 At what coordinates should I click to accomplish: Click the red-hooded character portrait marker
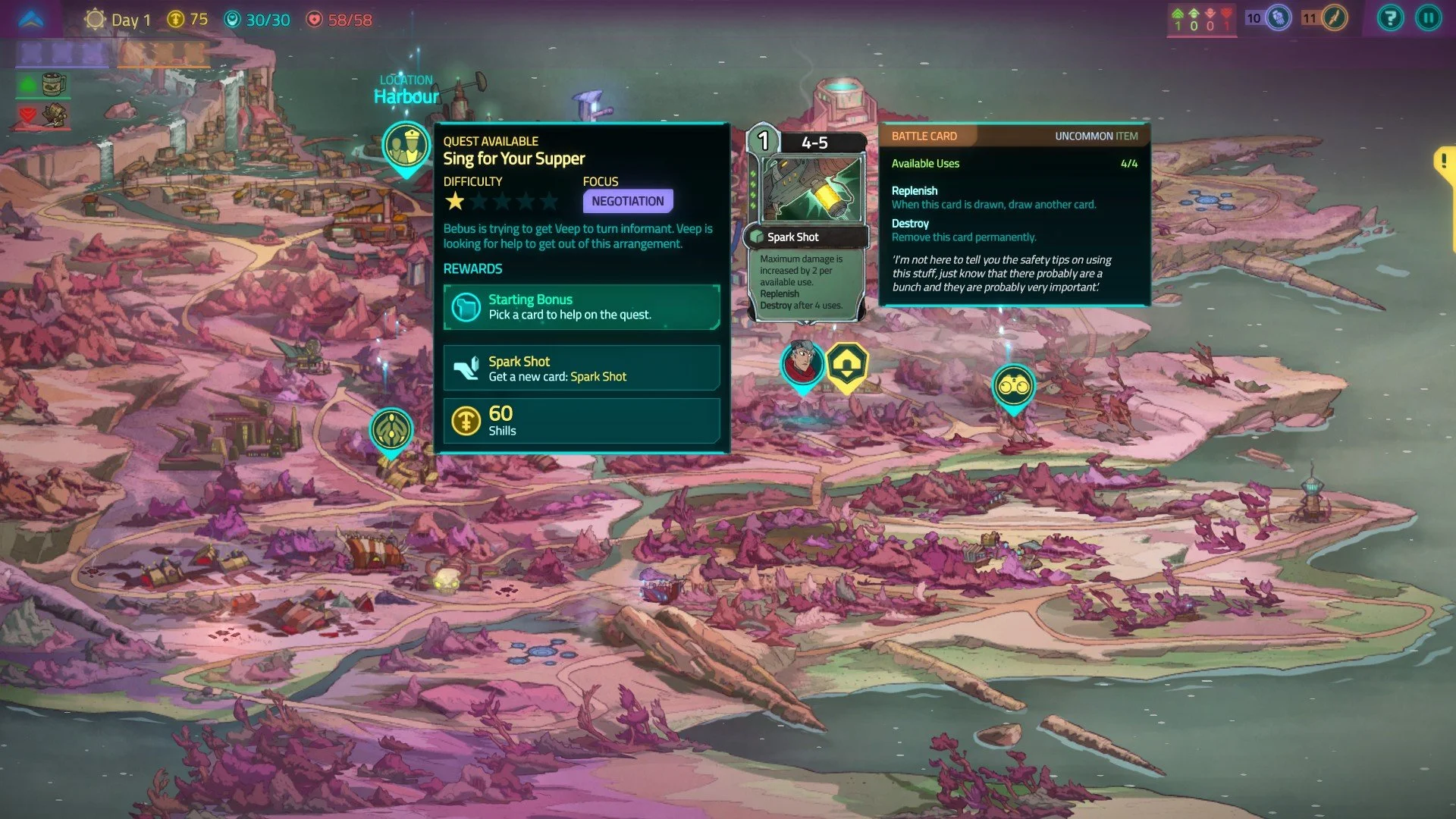coord(802,363)
